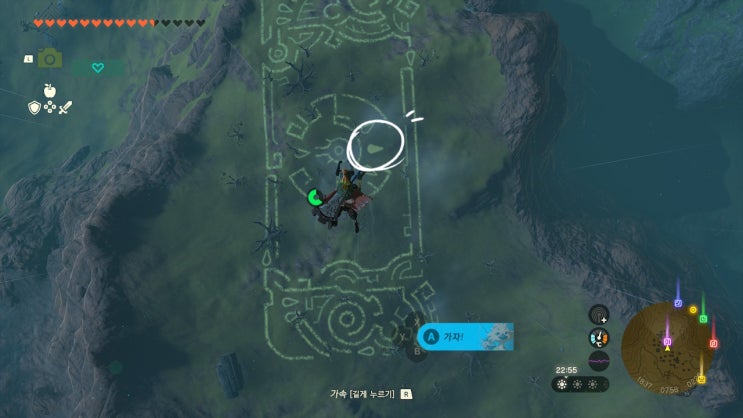This screenshot has width=743, height=418.
Task: Select the shield quick-slot icon
Action: (34, 107)
